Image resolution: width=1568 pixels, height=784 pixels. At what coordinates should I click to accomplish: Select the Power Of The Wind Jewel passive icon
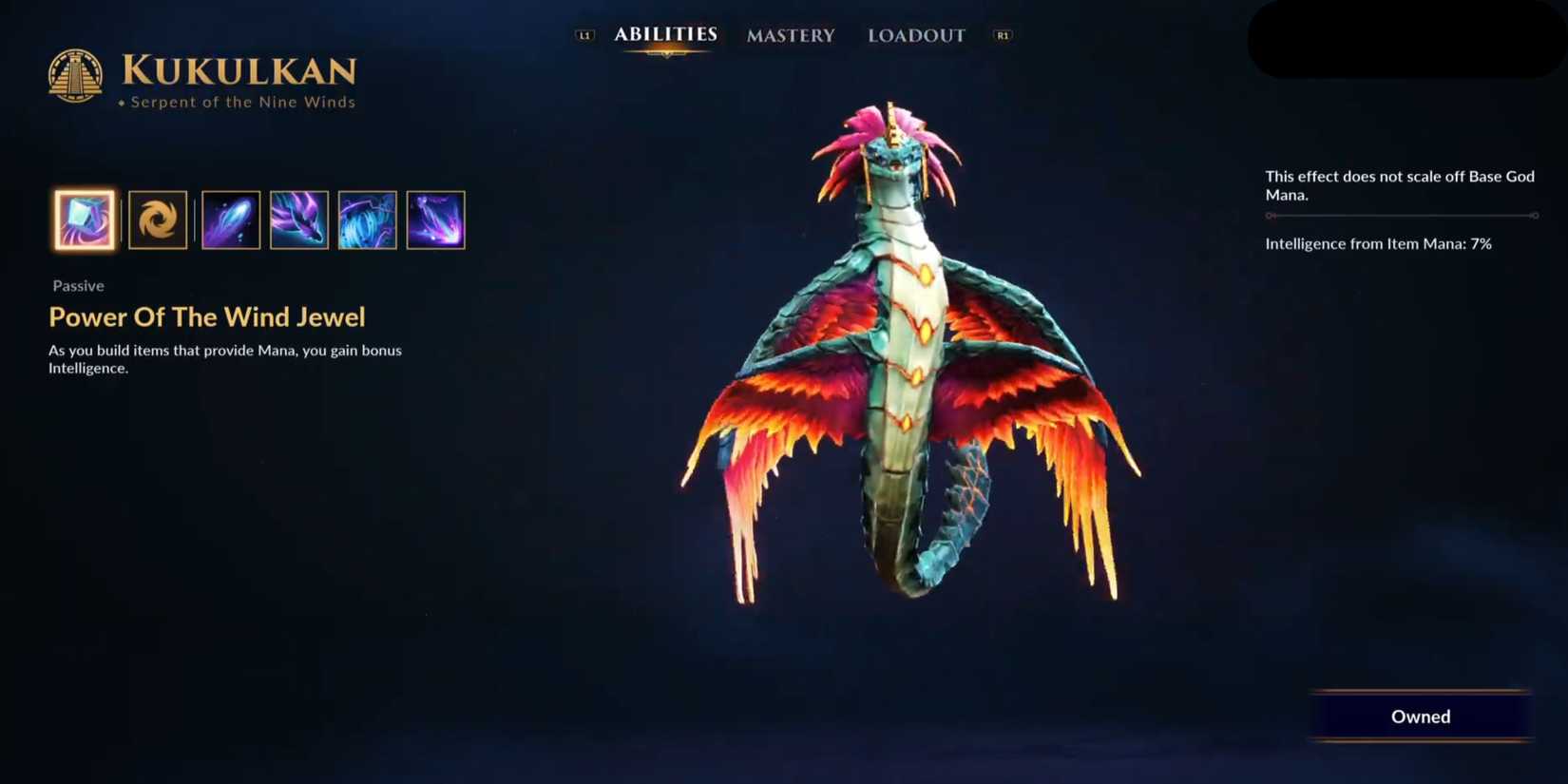(x=84, y=220)
